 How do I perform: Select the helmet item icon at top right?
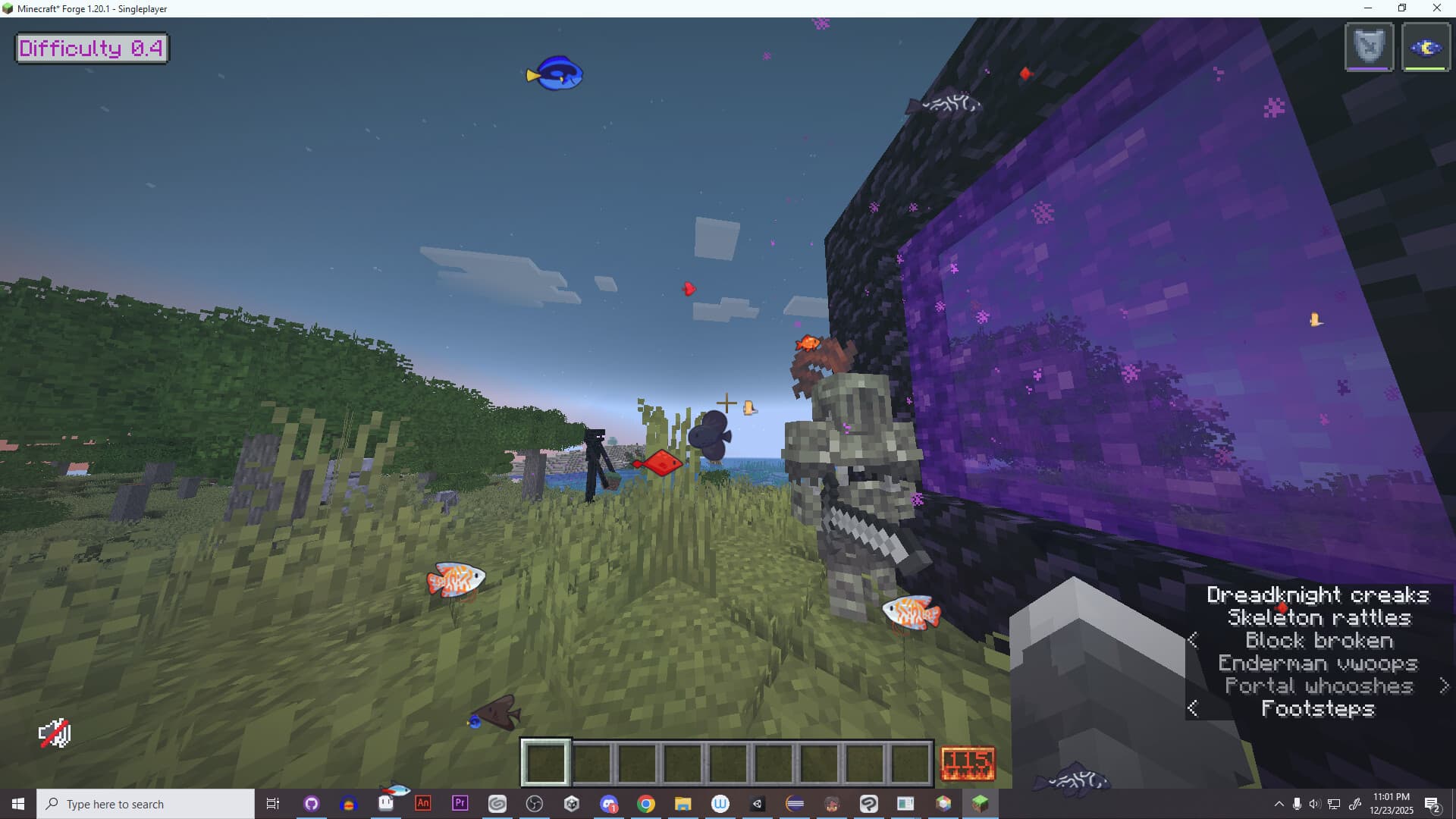[x=1369, y=45]
